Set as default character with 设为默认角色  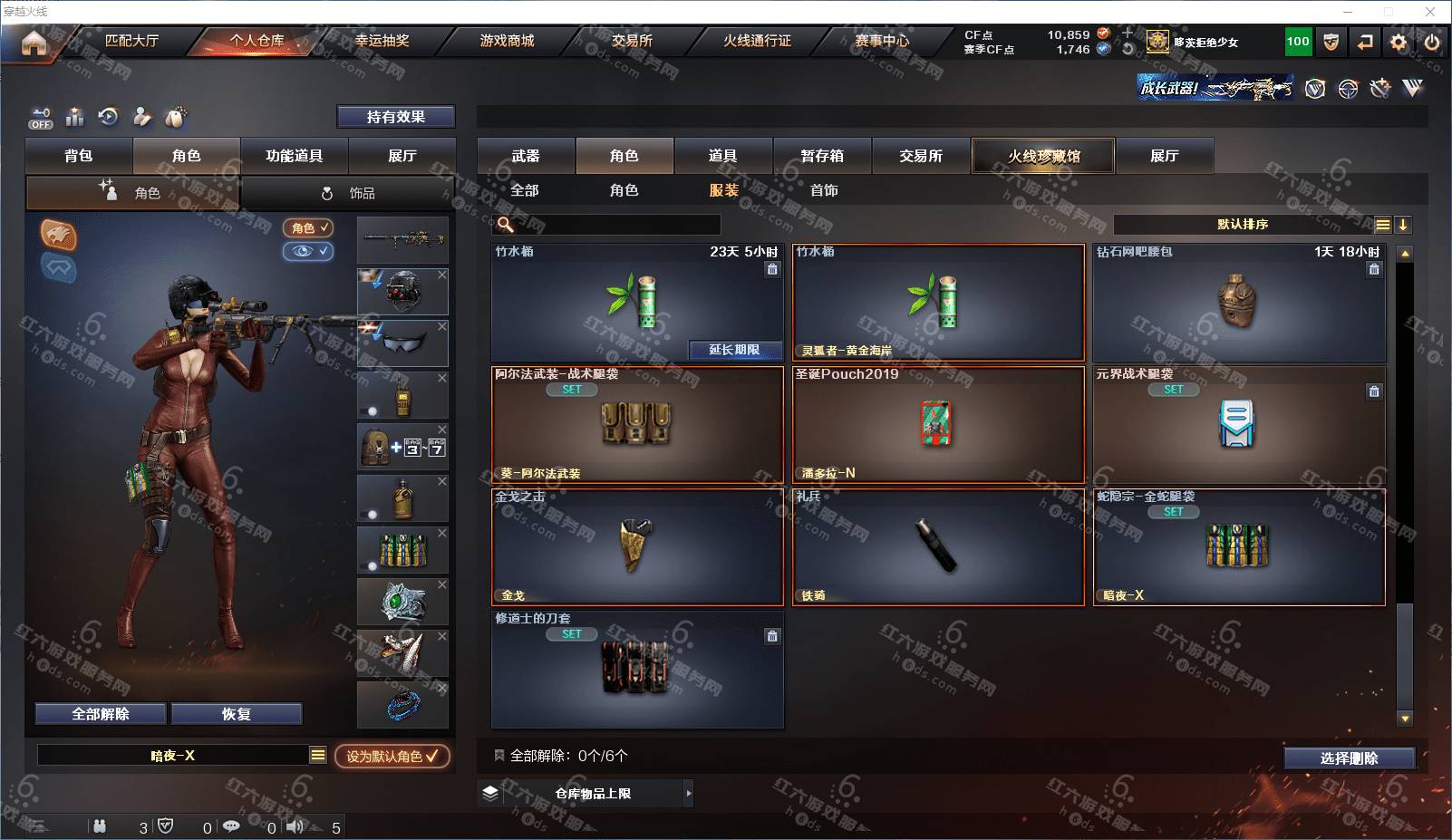[x=392, y=756]
